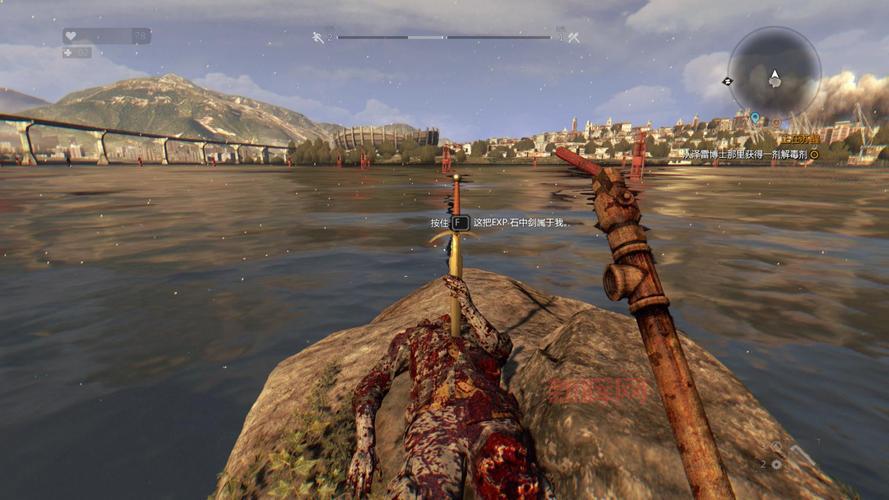This screenshot has height=500, width=889.
Task: Select the equipped pipe weapon icon
Action: tap(803, 455)
